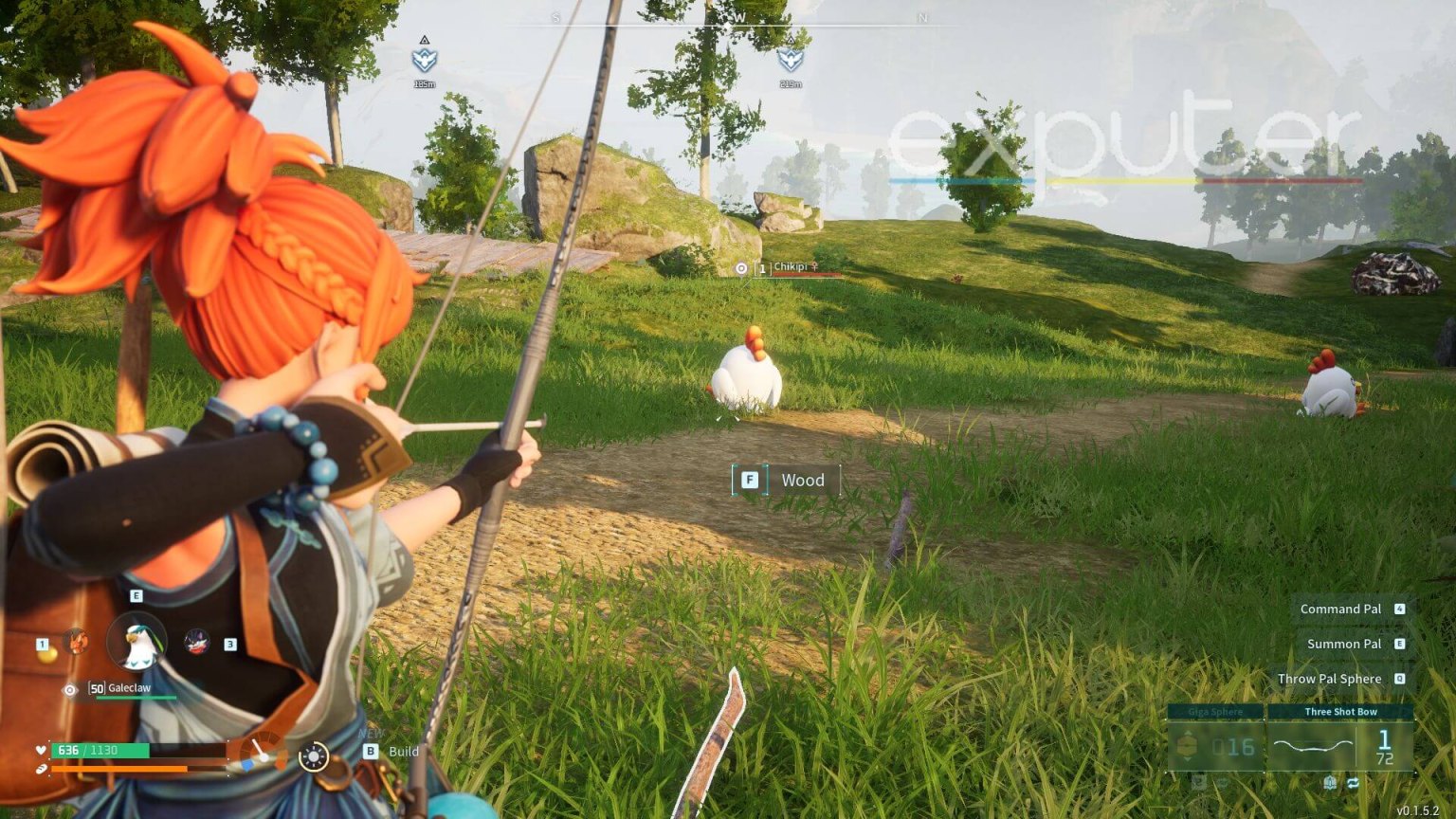Click the sun time-of-day indicator
Screen dimensions: 1456x819
coord(313,756)
